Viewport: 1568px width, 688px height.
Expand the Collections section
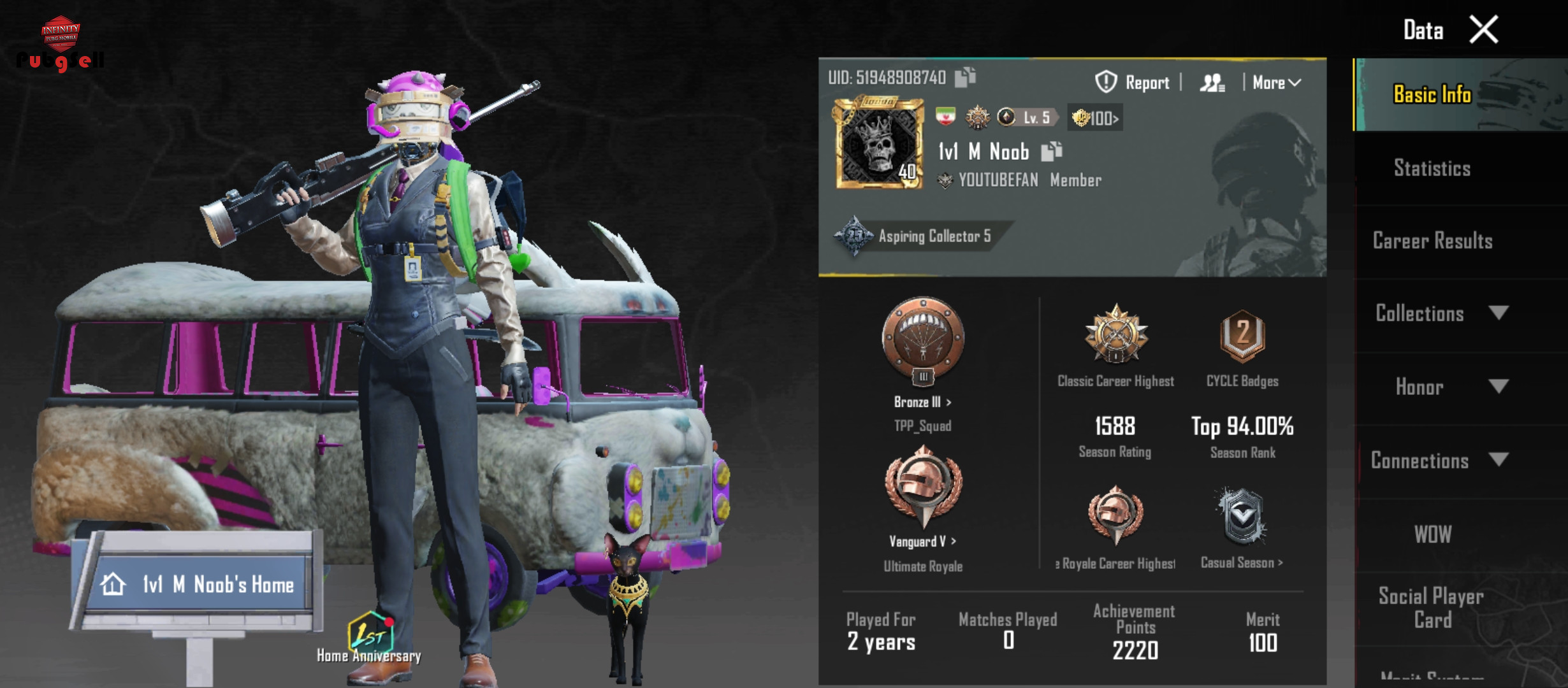1441,313
